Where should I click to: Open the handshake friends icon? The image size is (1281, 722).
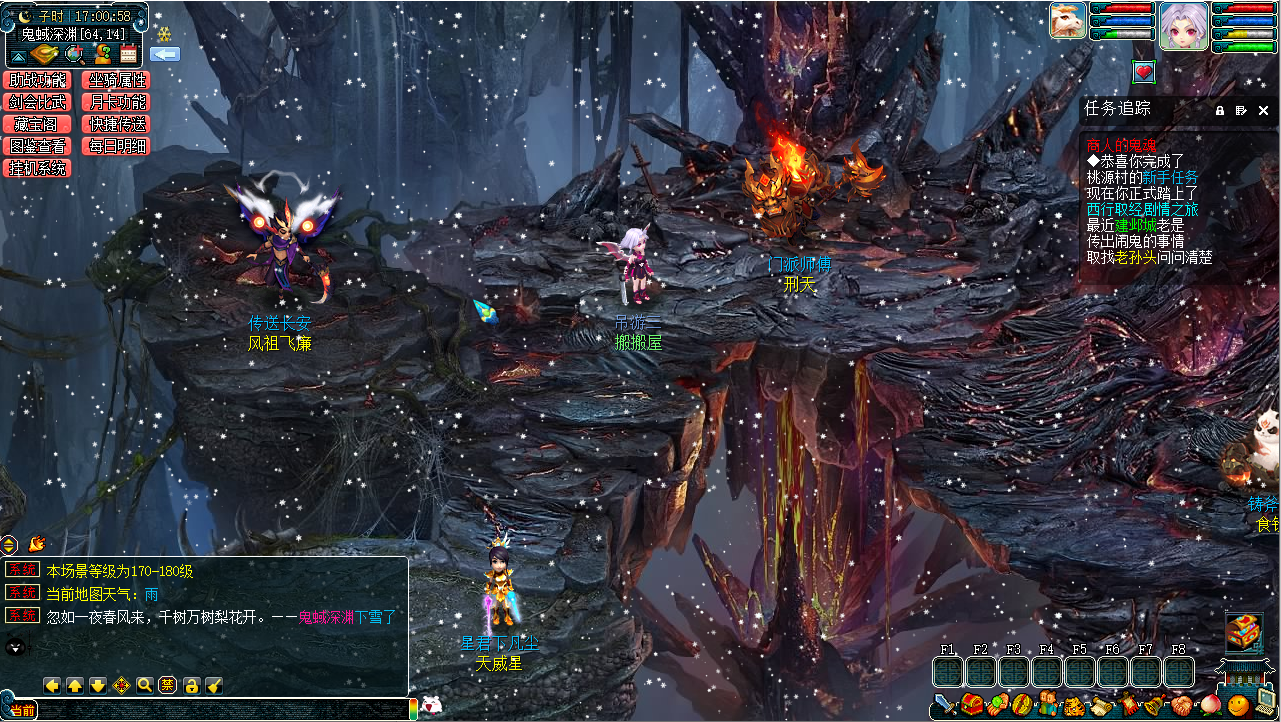[x=1180, y=706]
